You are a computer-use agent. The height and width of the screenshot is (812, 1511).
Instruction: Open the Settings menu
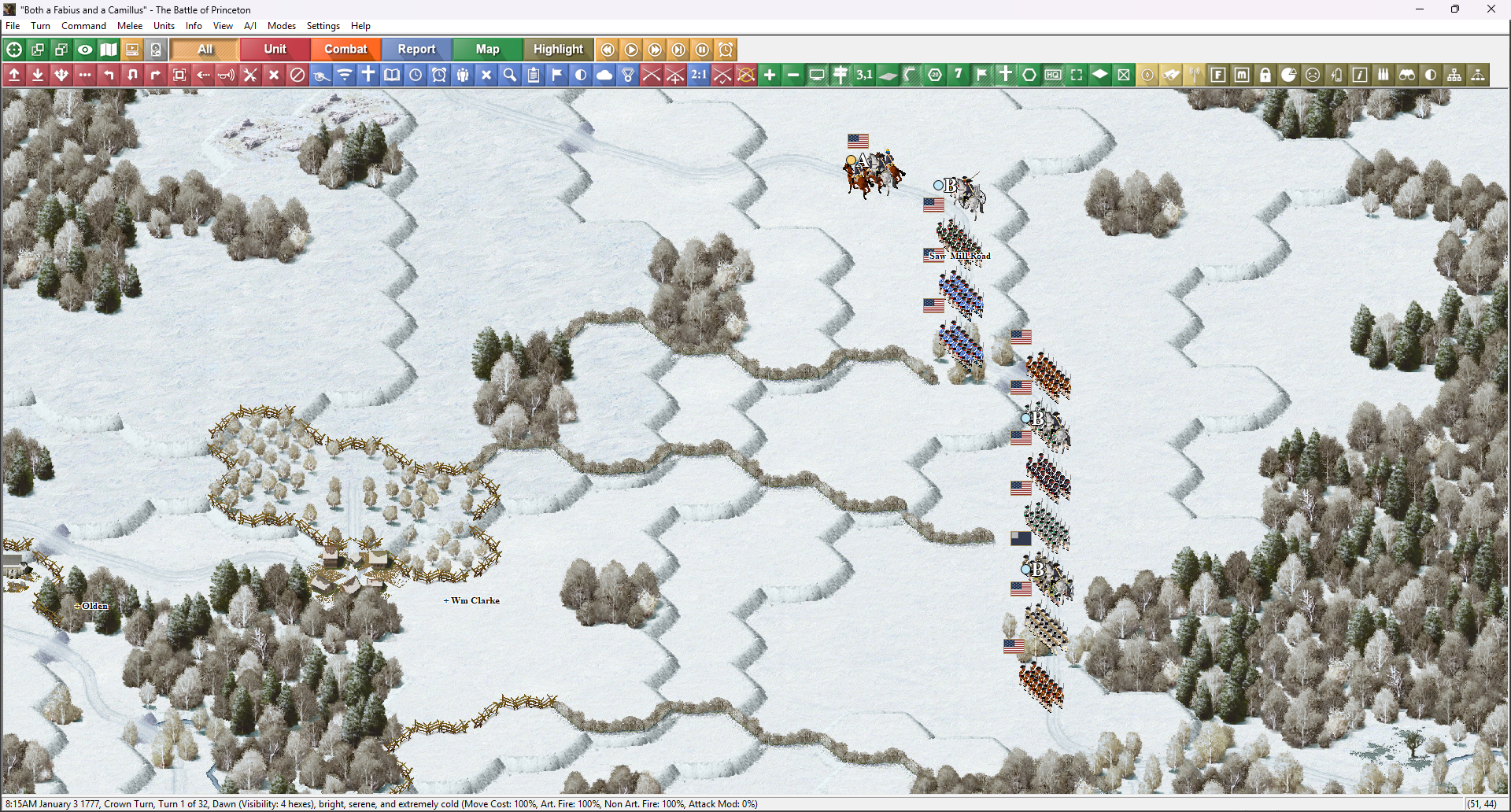pyautogui.click(x=323, y=26)
